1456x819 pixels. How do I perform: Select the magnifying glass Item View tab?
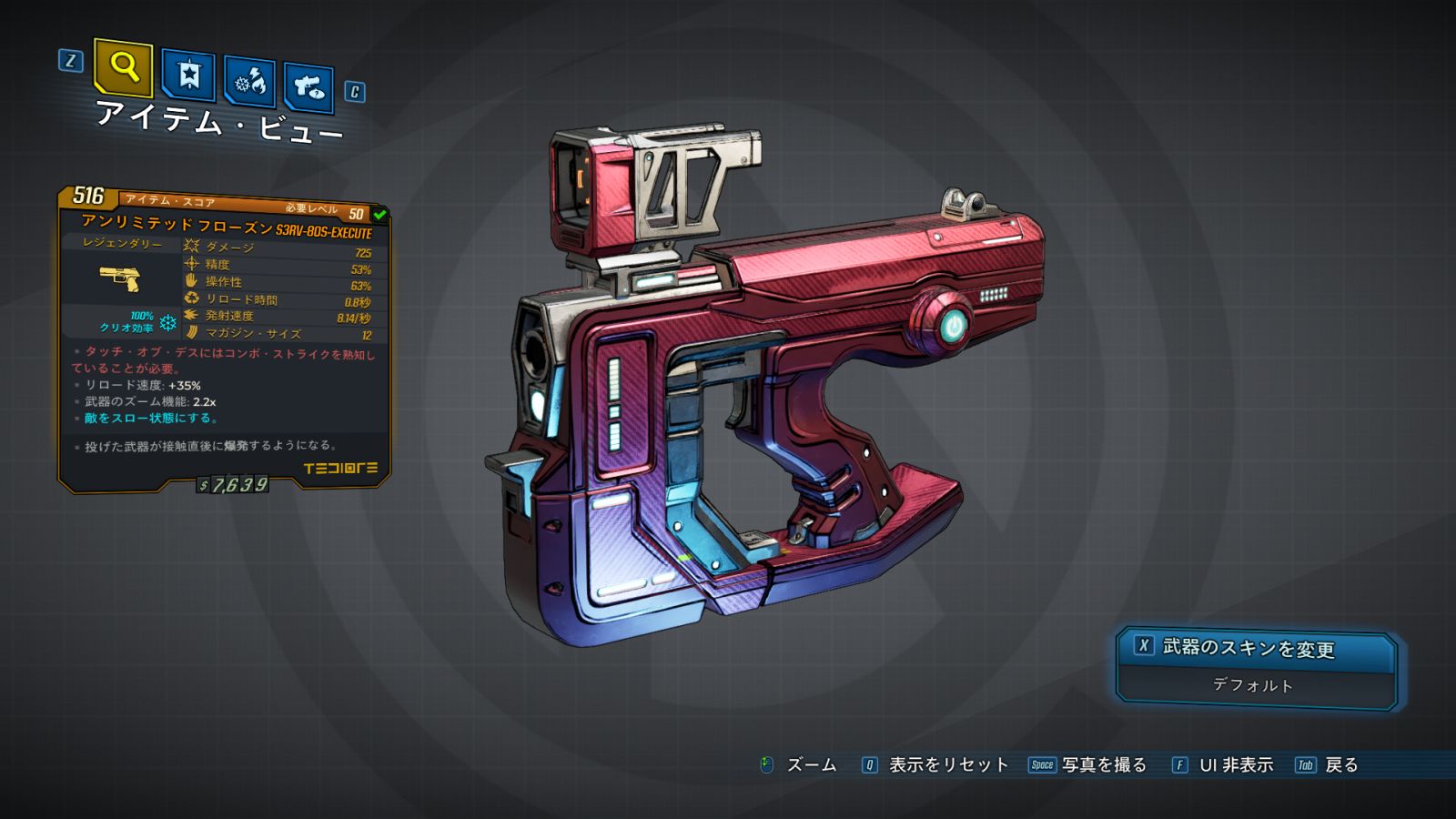coord(124,67)
